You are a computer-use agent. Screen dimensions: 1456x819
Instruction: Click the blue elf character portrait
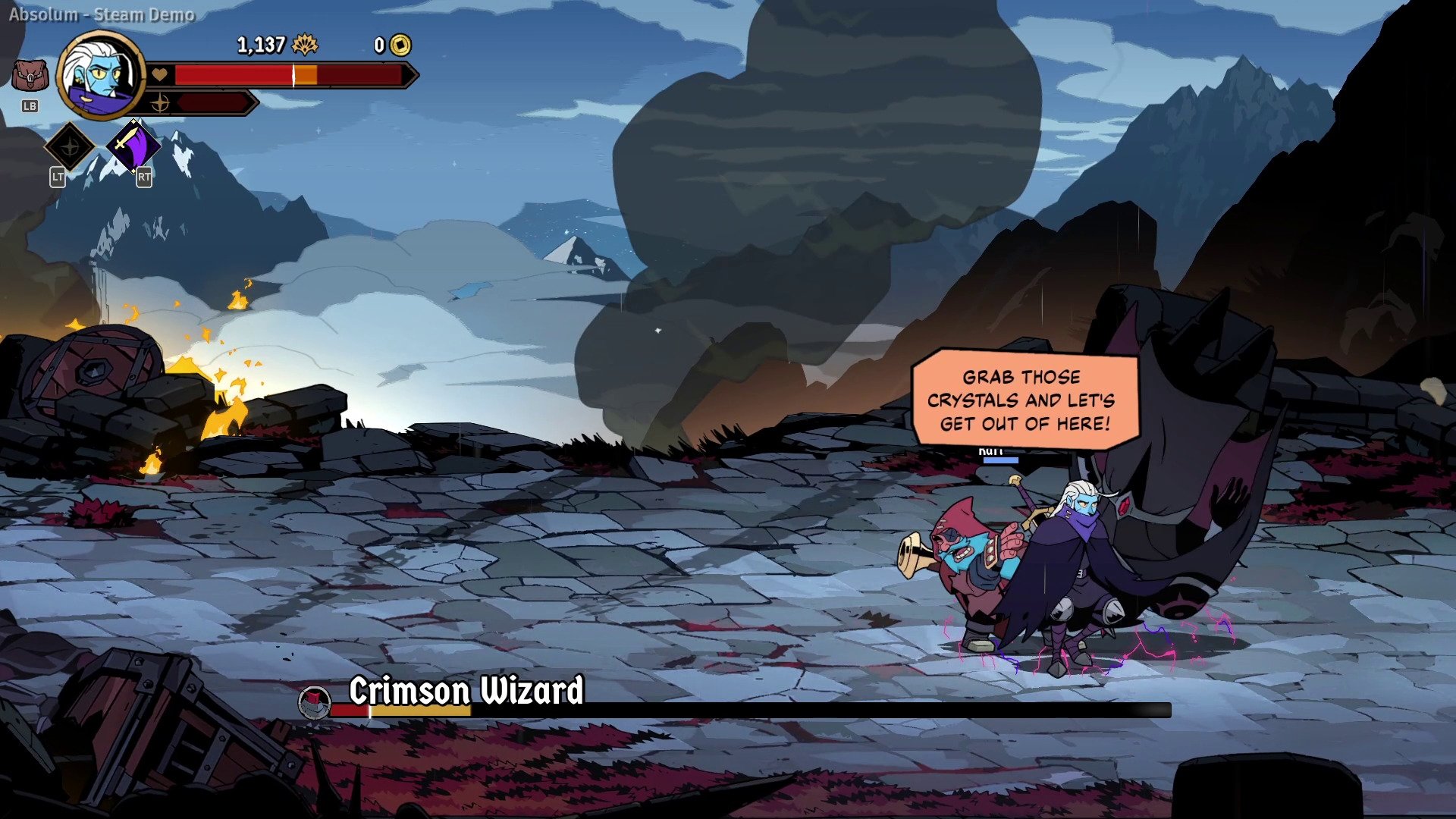100,74
